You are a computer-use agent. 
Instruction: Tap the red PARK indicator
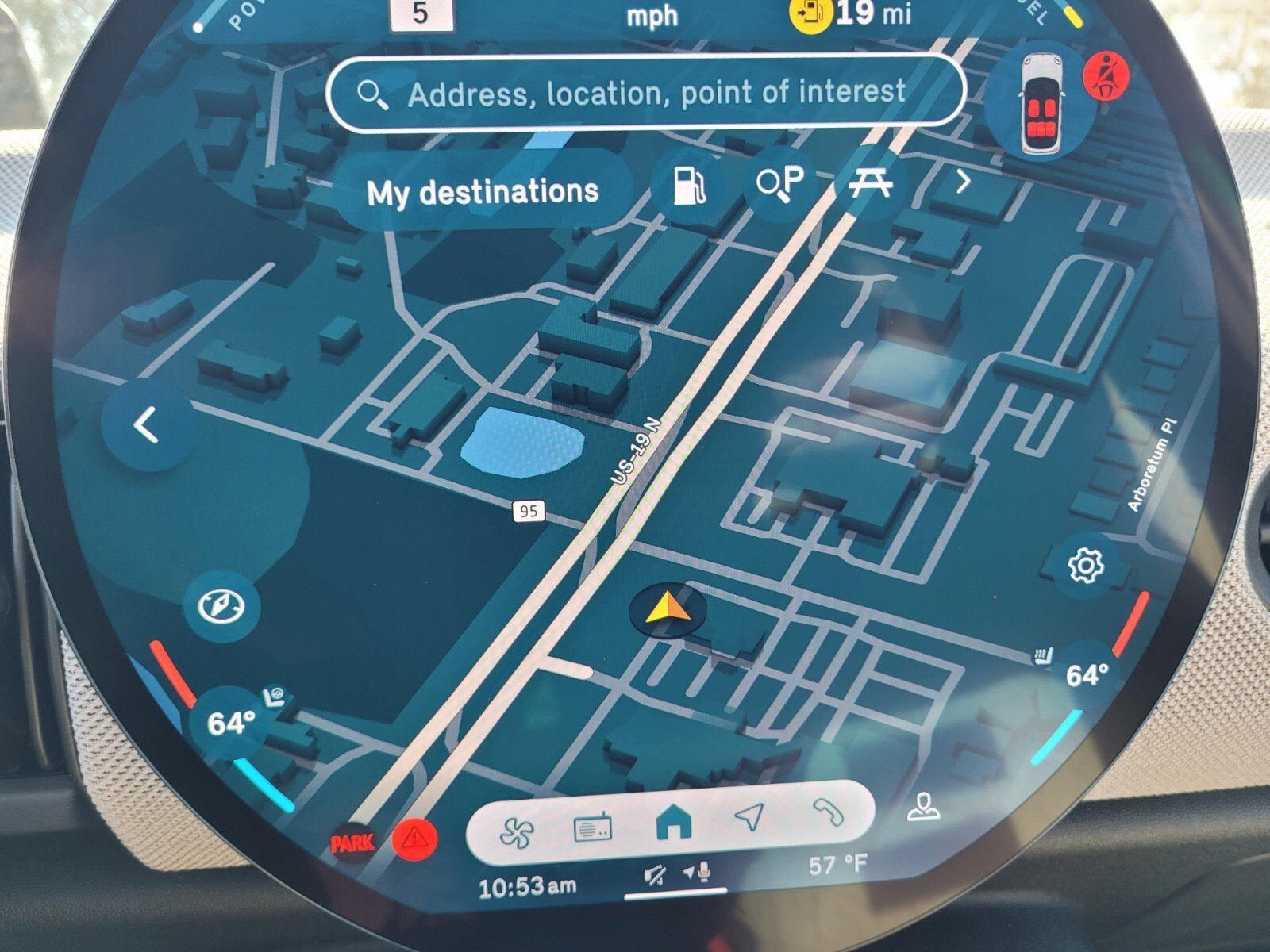click(x=353, y=843)
